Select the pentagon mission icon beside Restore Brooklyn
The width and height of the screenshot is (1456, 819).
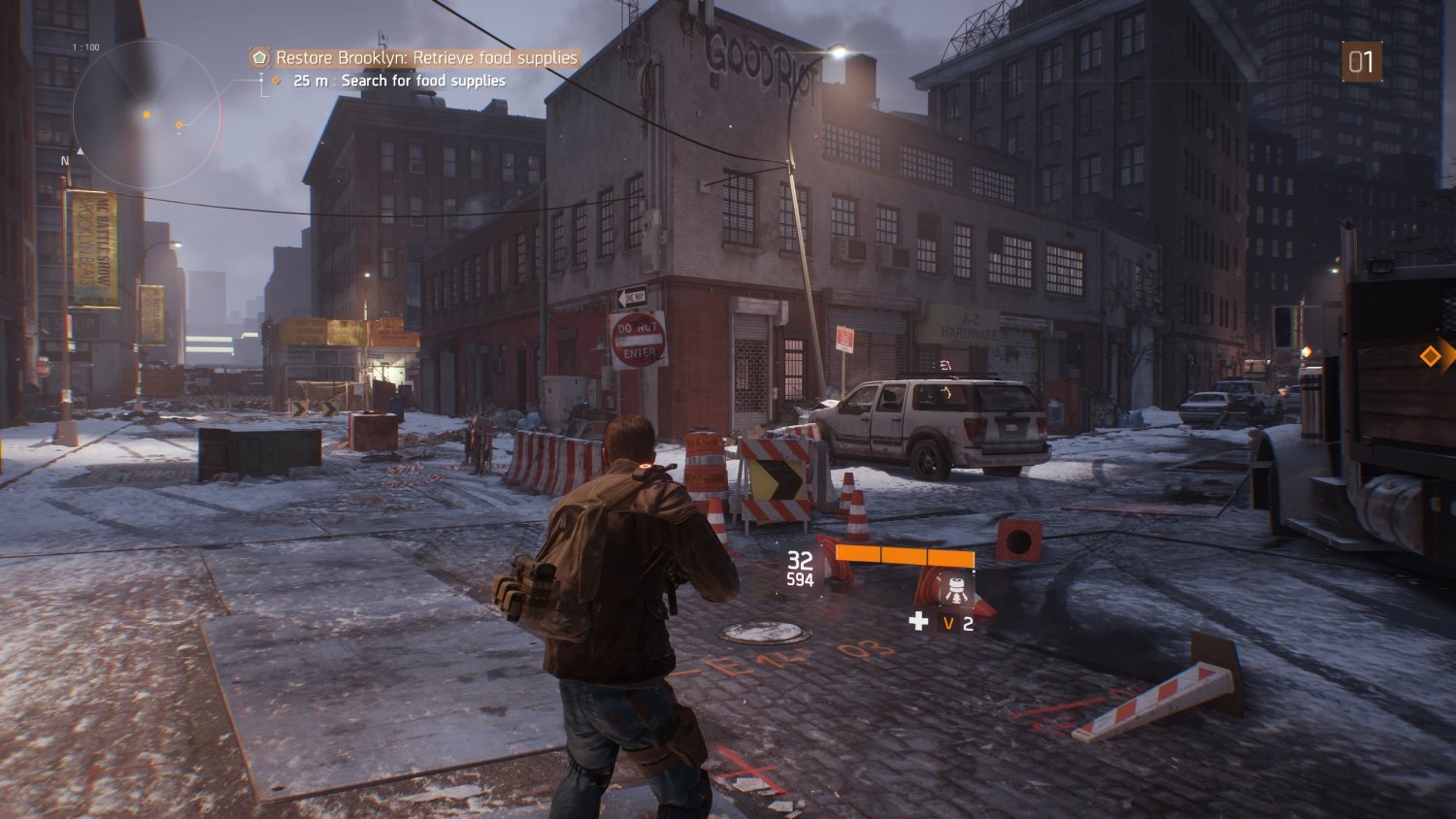(x=260, y=58)
